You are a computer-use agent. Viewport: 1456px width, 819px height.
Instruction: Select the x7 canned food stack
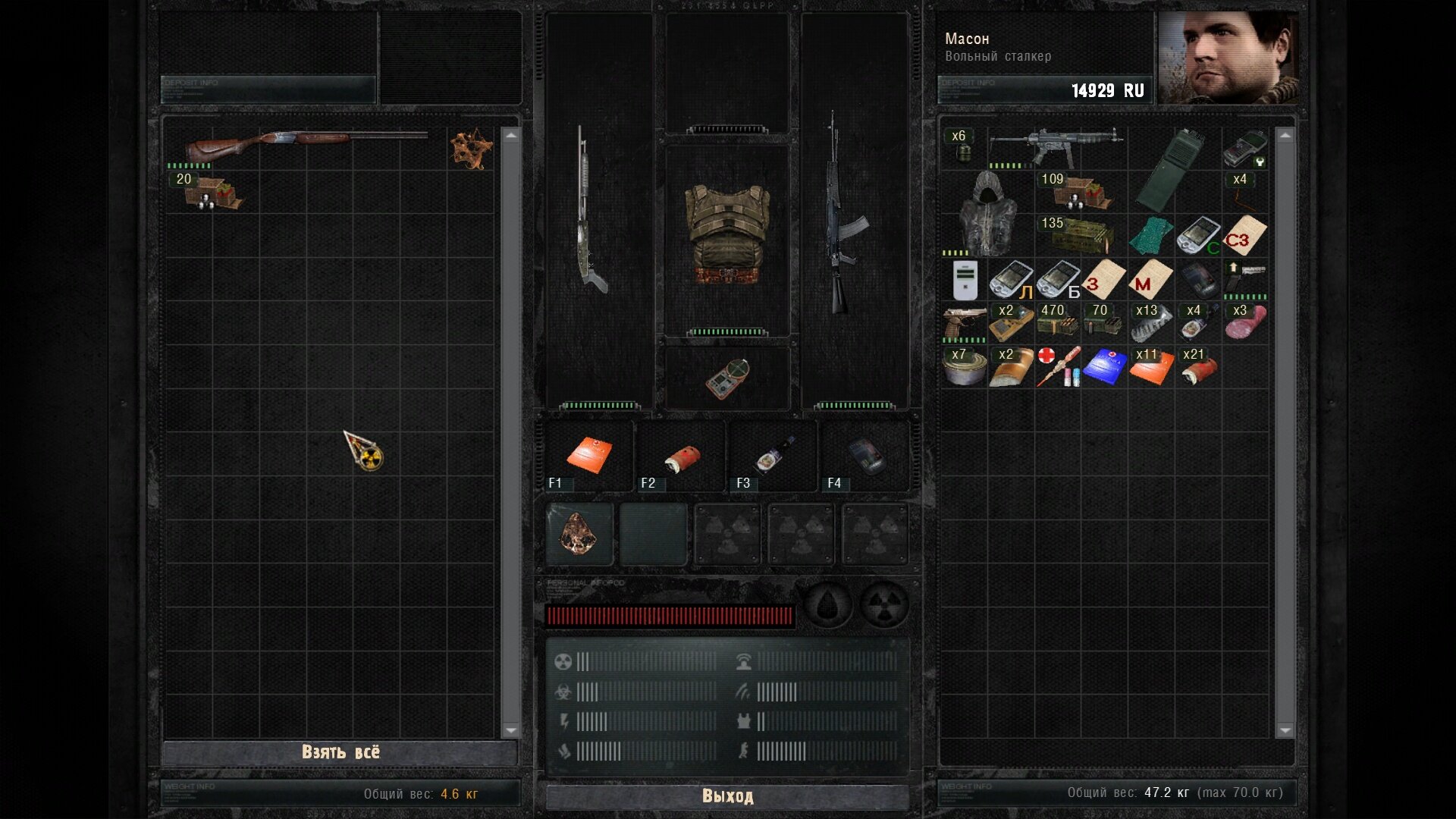point(964,367)
